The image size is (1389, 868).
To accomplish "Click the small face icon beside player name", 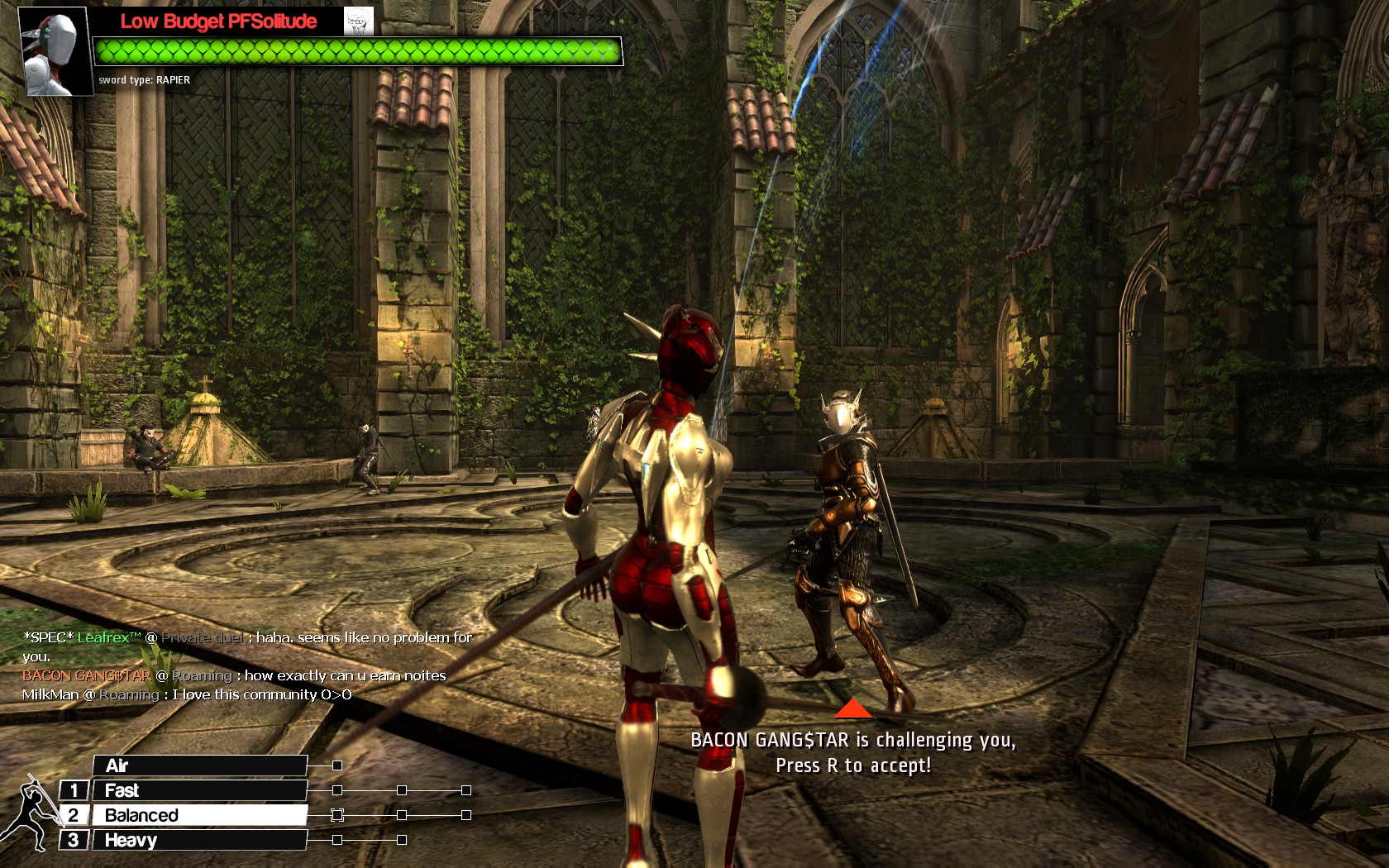I will click(x=359, y=21).
